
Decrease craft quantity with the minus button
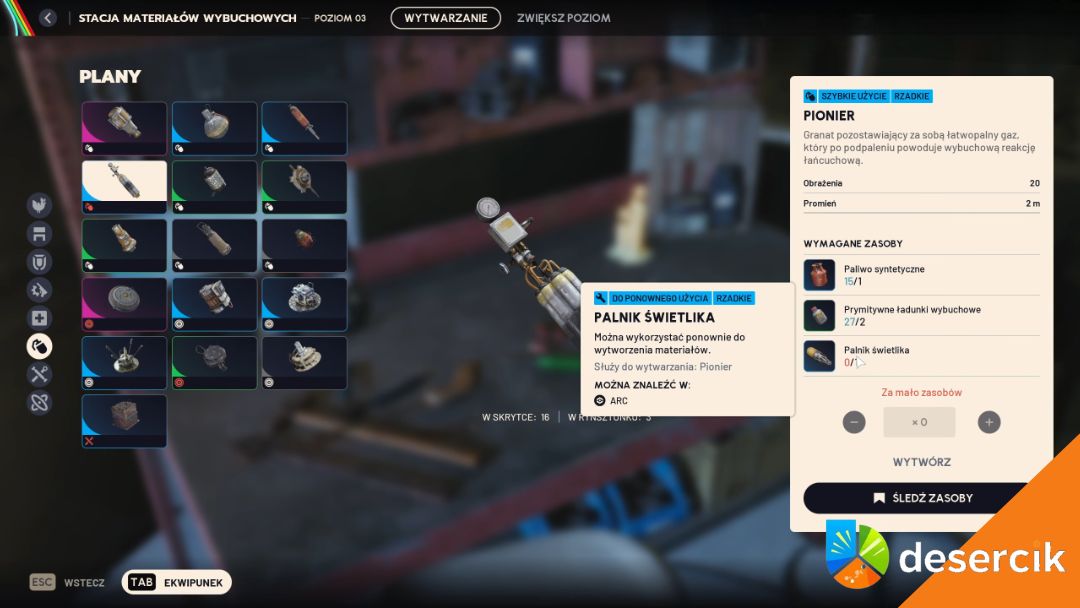854,422
